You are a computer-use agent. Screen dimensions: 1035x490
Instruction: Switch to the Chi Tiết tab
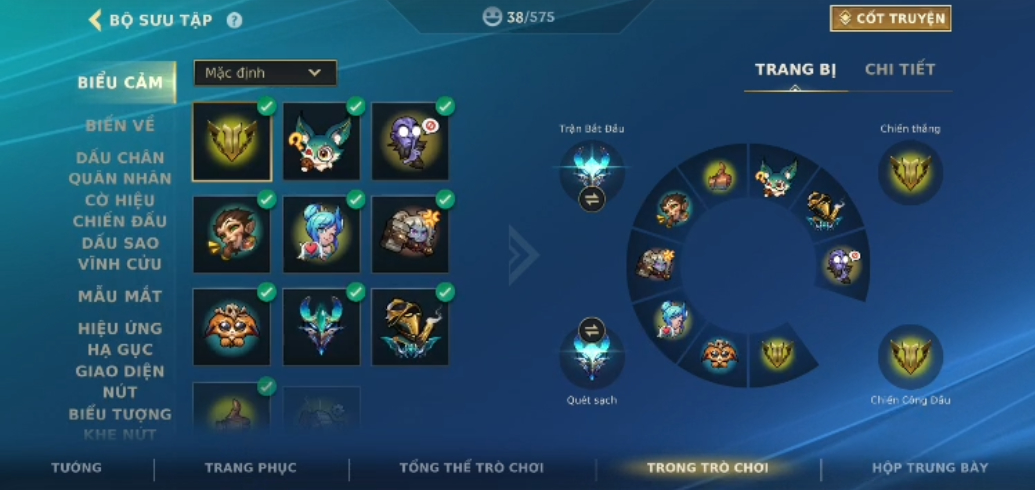point(900,69)
